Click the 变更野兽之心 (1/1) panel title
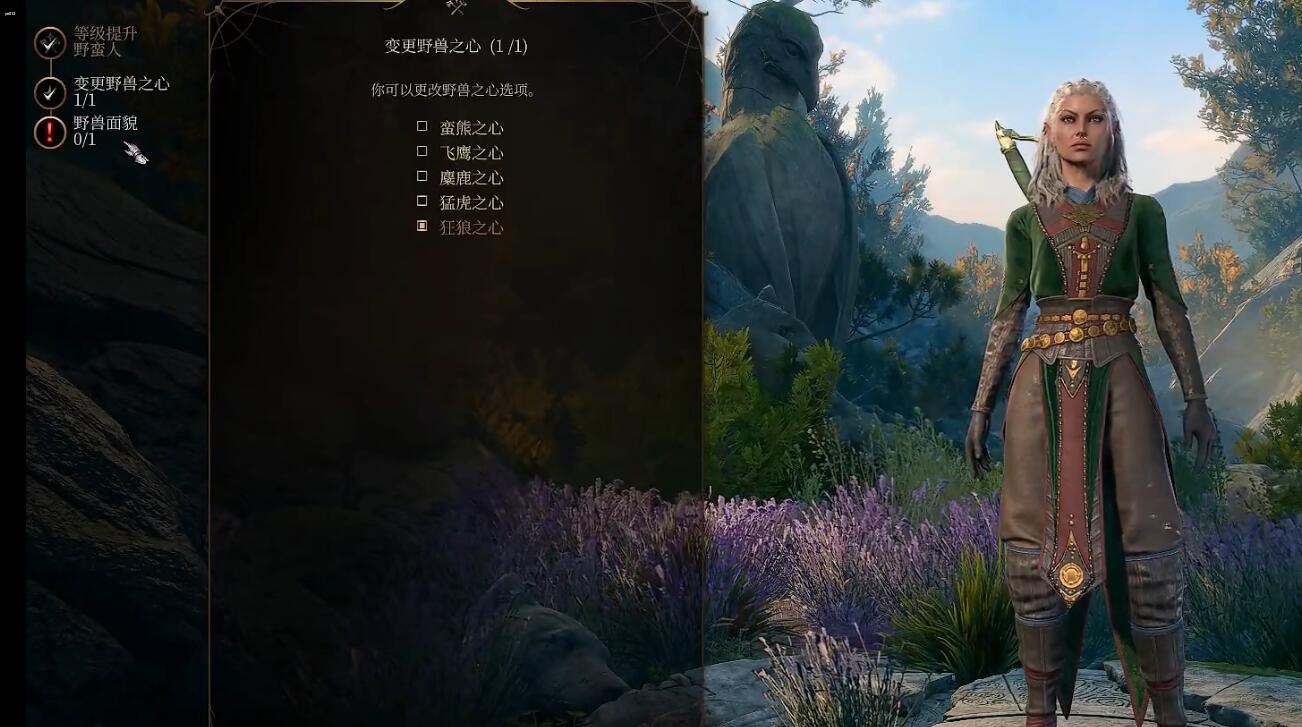 pyautogui.click(x=455, y=45)
